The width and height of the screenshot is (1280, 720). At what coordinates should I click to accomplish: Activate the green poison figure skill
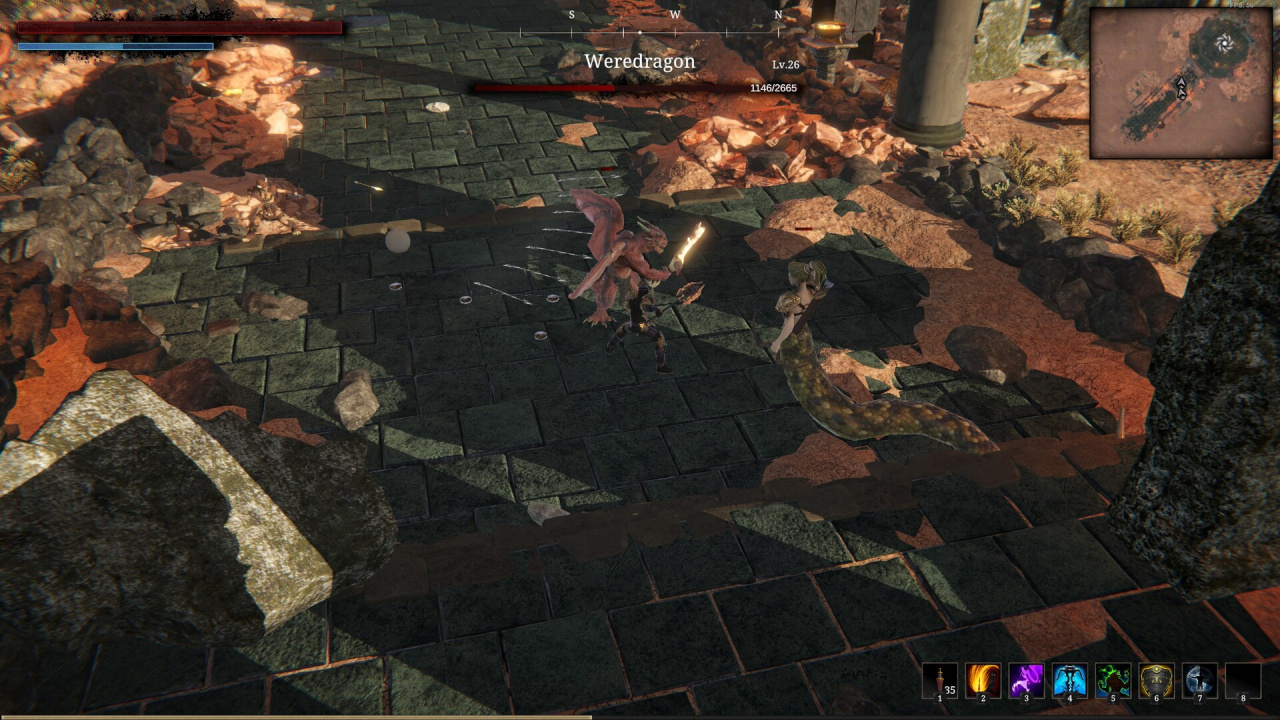click(x=1113, y=681)
